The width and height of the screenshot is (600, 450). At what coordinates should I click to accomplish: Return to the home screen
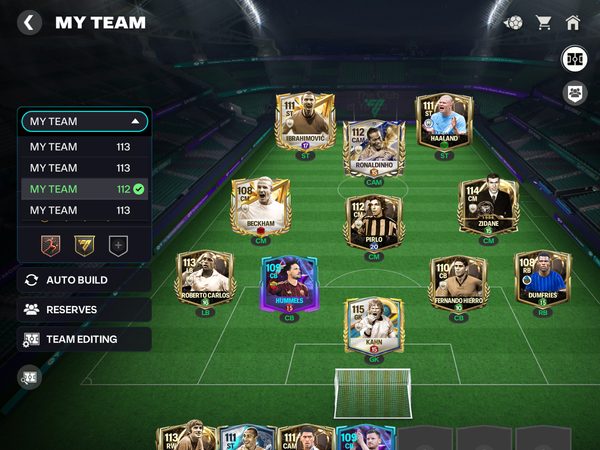click(x=573, y=22)
